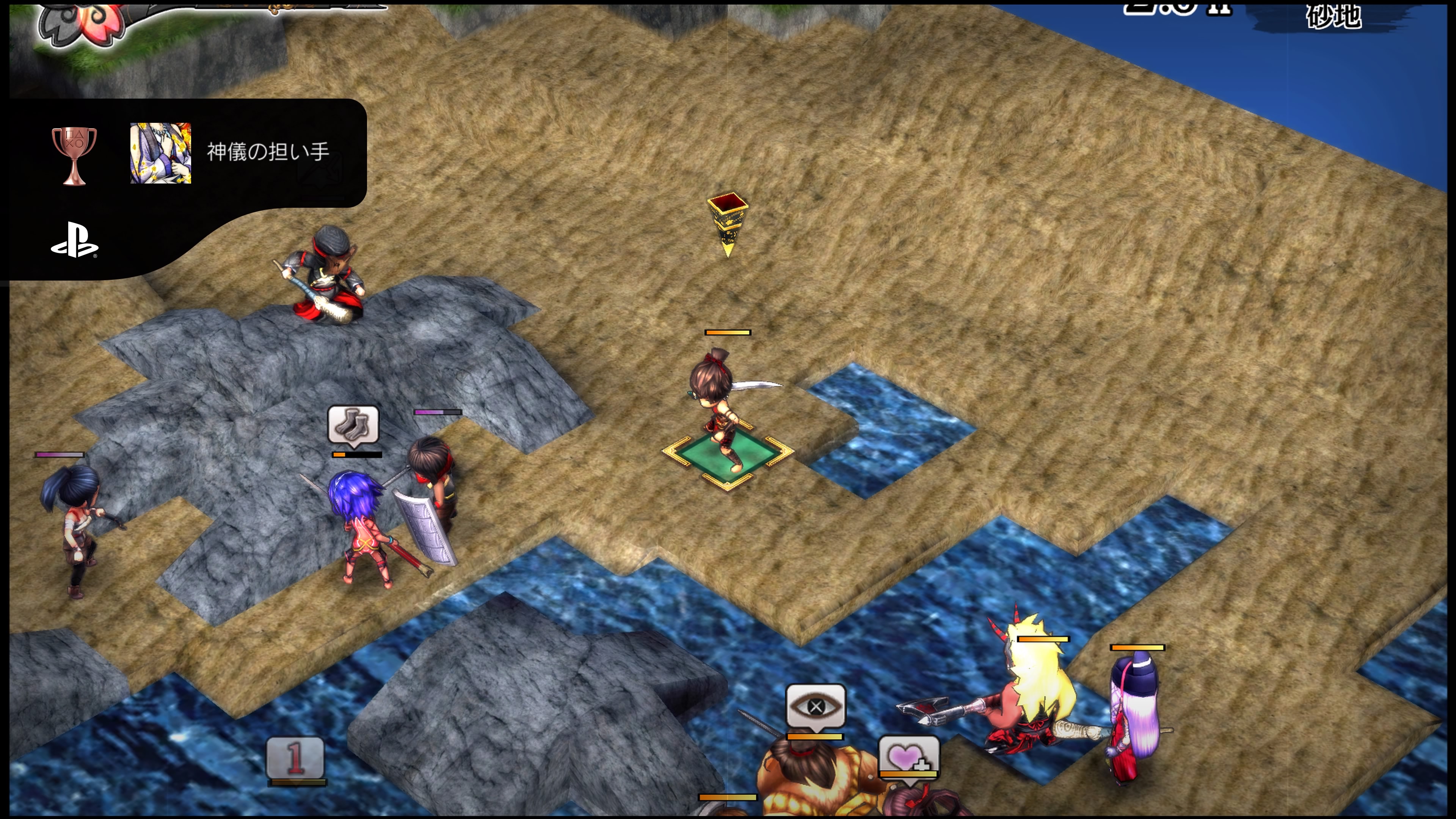This screenshot has height=819, width=1456.
Task: Click the boots status icon bubble
Action: pos(353,424)
